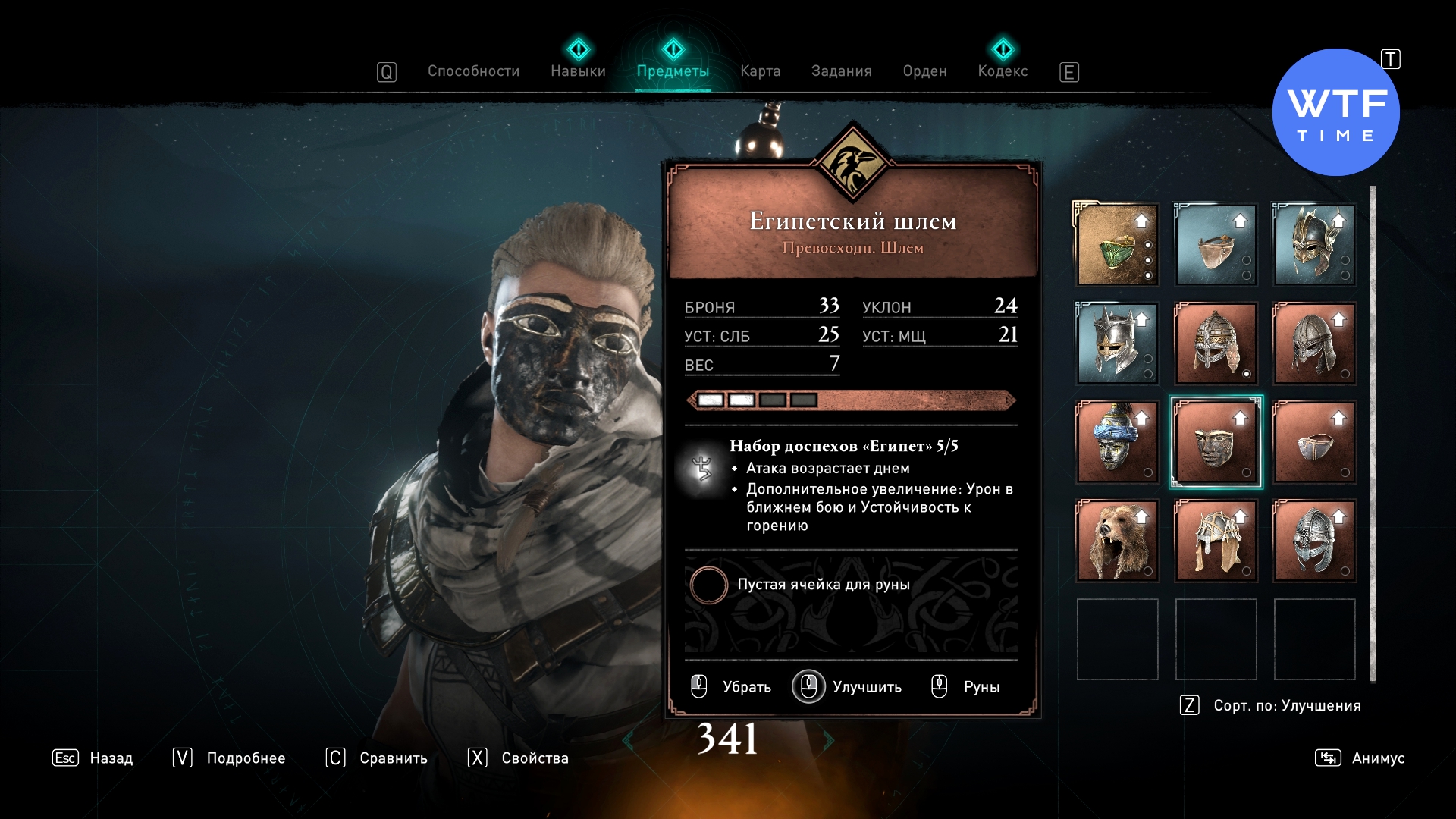Open the Карта tab
The height and width of the screenshot is (819, 1456).
pyautogui.click(x=760, y=71)
